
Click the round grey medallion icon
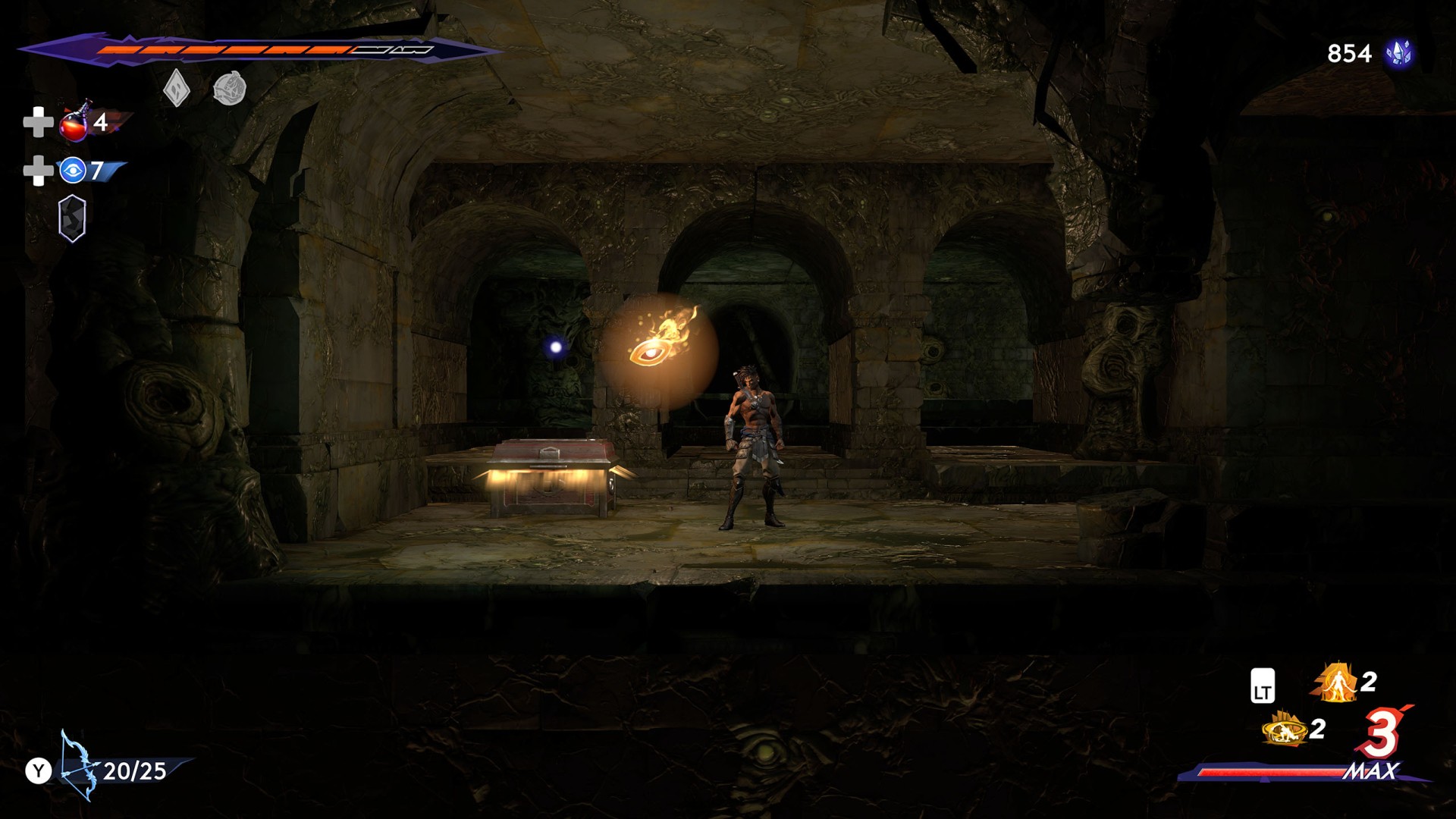tap(230, 89)
